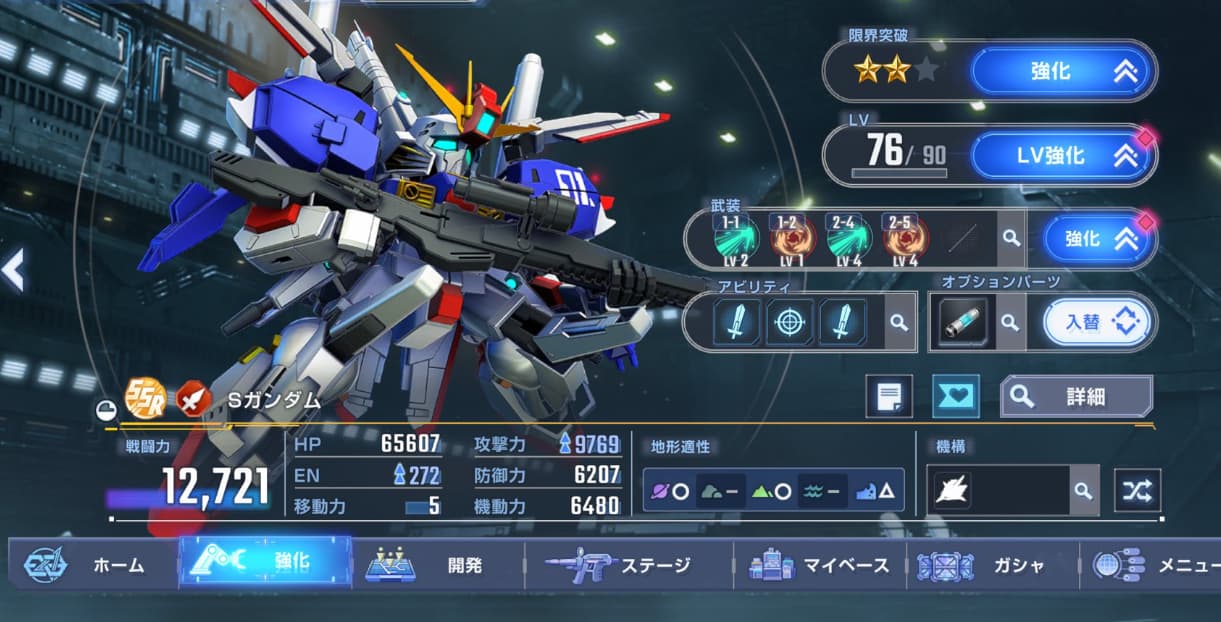Go to ホーム in bottom navigation

click(x=93, y=565)
